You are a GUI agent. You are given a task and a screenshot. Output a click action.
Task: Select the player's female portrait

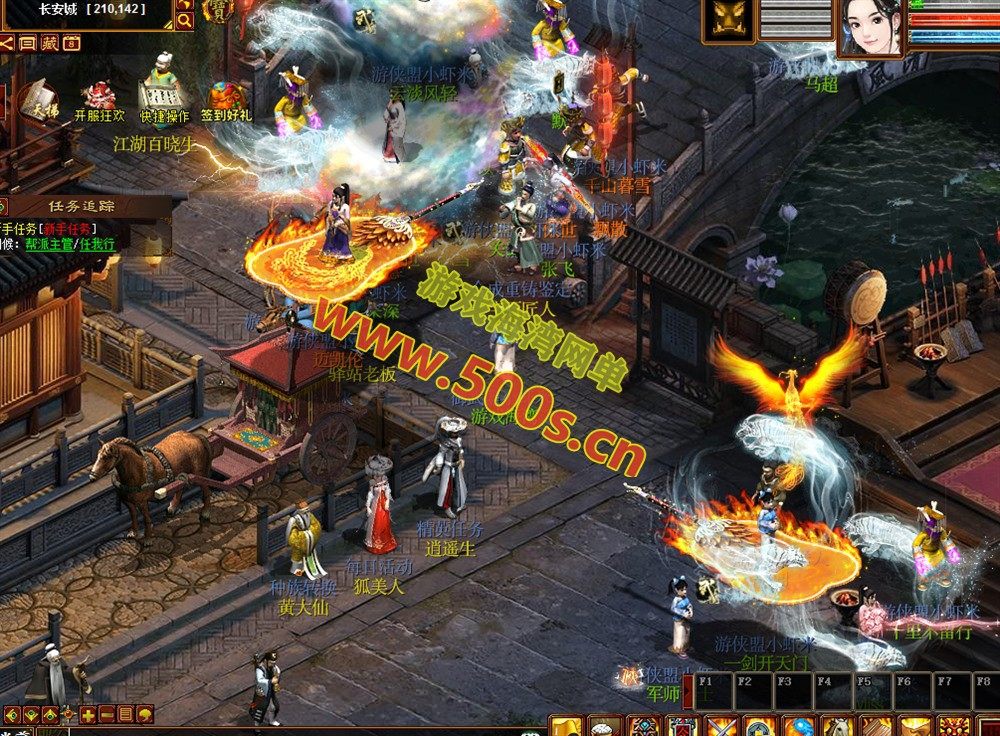click(870, 28)
